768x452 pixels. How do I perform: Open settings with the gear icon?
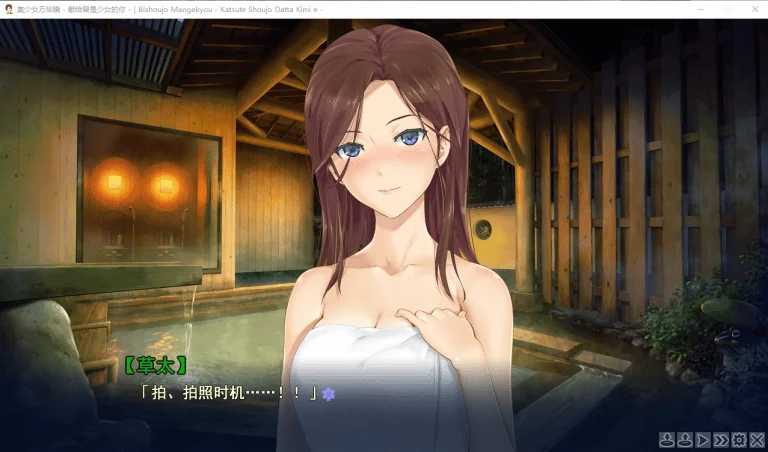(x=739, y=439)
